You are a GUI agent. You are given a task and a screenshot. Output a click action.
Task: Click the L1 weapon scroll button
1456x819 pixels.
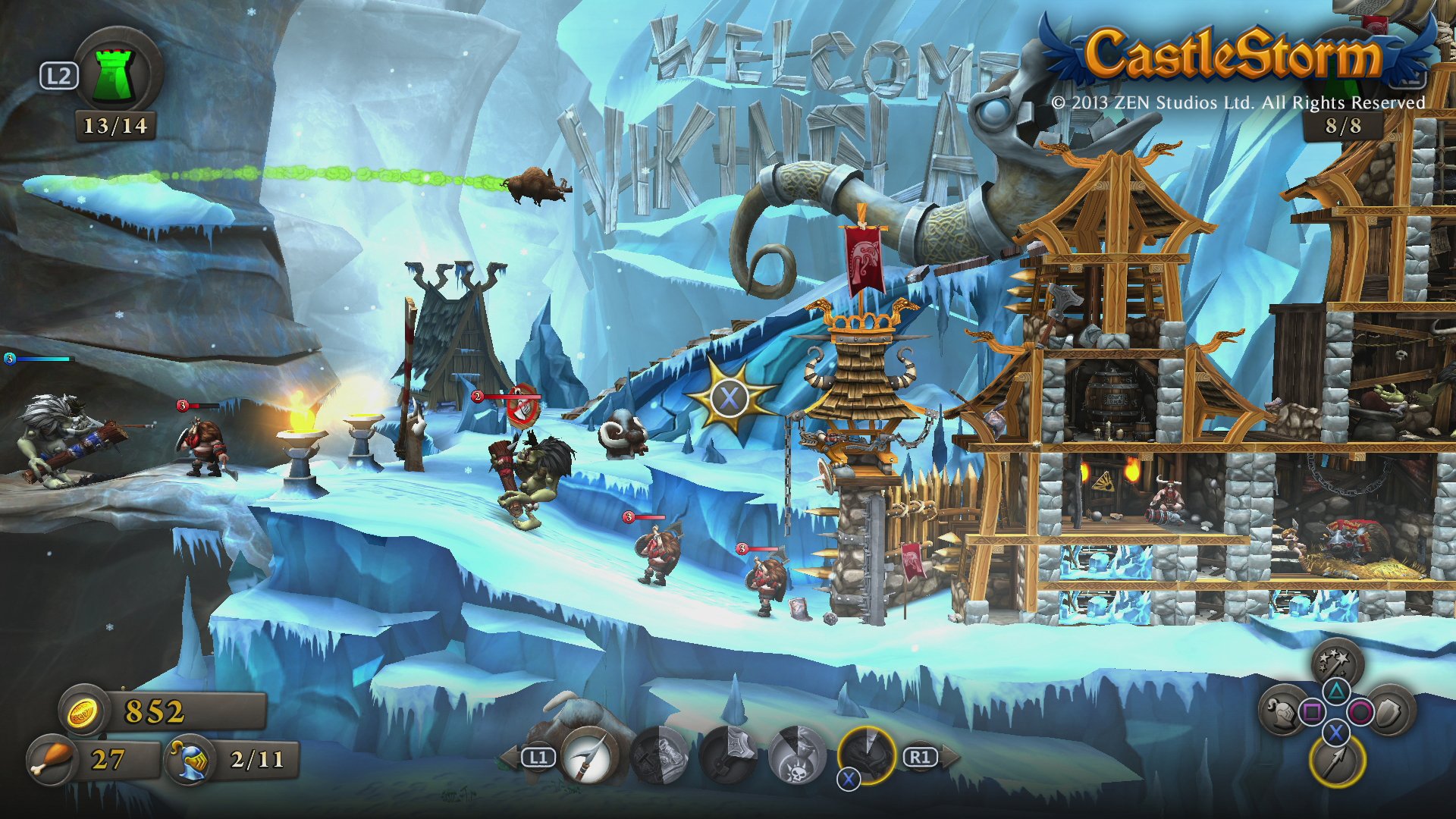coord(538,757)
